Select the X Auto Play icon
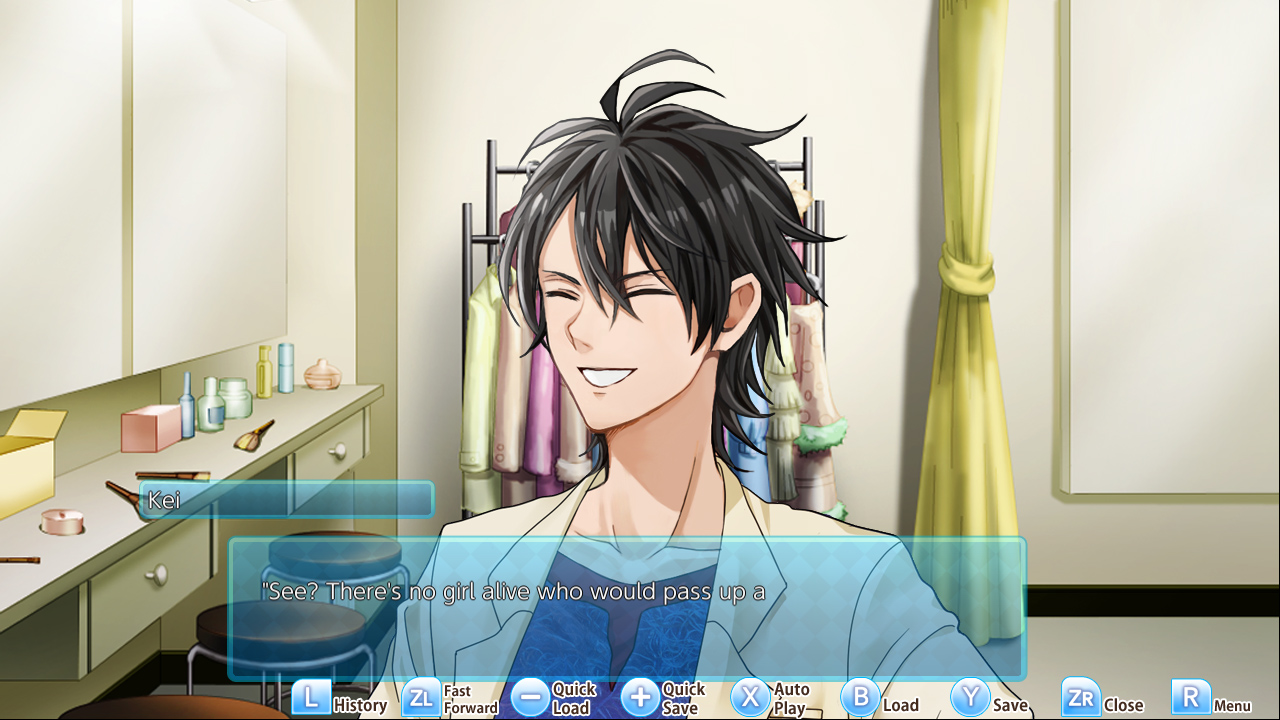Screen dimensions: 1280x720 click(751, 698)
